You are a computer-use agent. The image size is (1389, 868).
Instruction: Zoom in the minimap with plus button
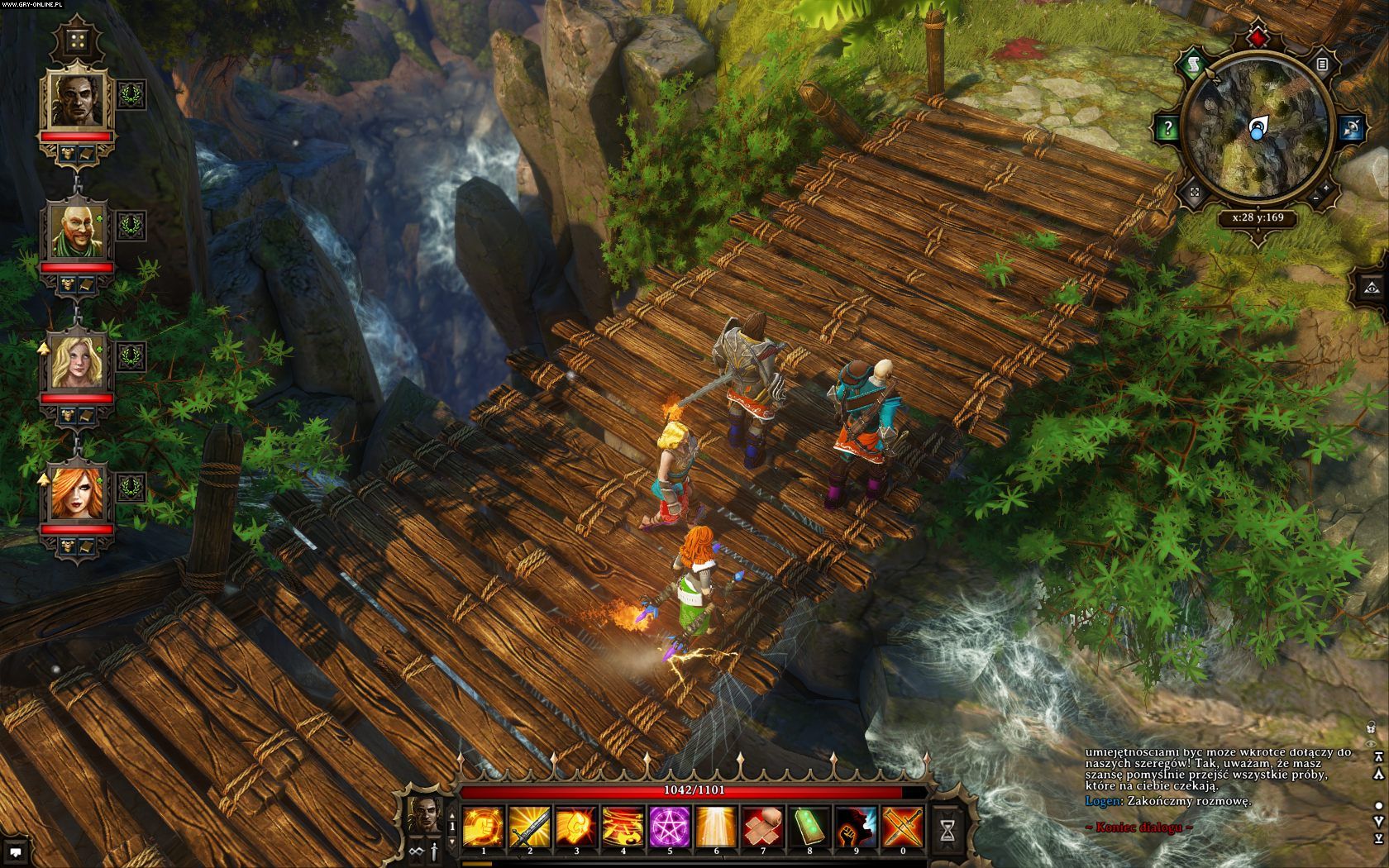pyautogui.click(x=1327, y=188)
